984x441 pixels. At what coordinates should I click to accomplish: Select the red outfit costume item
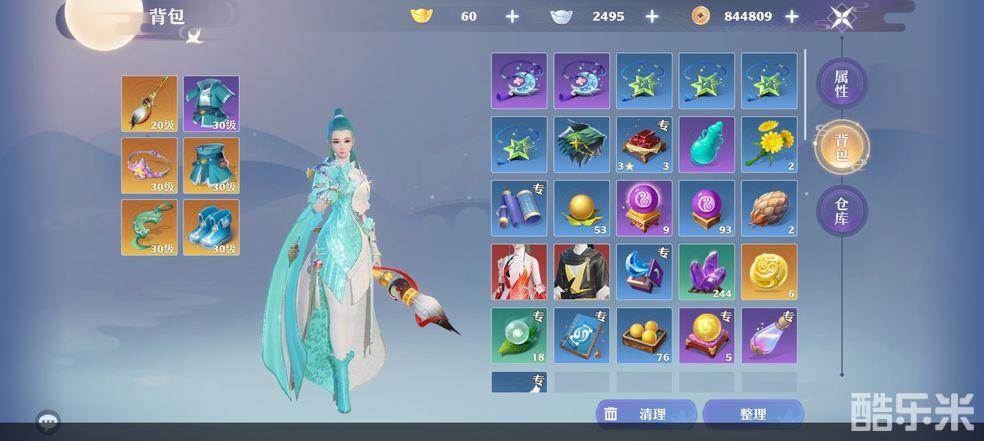pyautogui.click(x=519, y=271)
